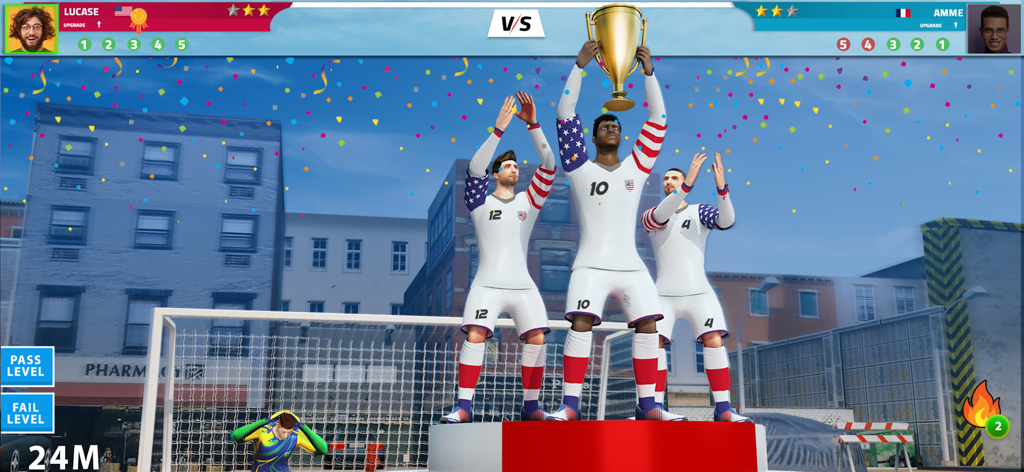Open Amme's opponent avatar

[993, 28]
